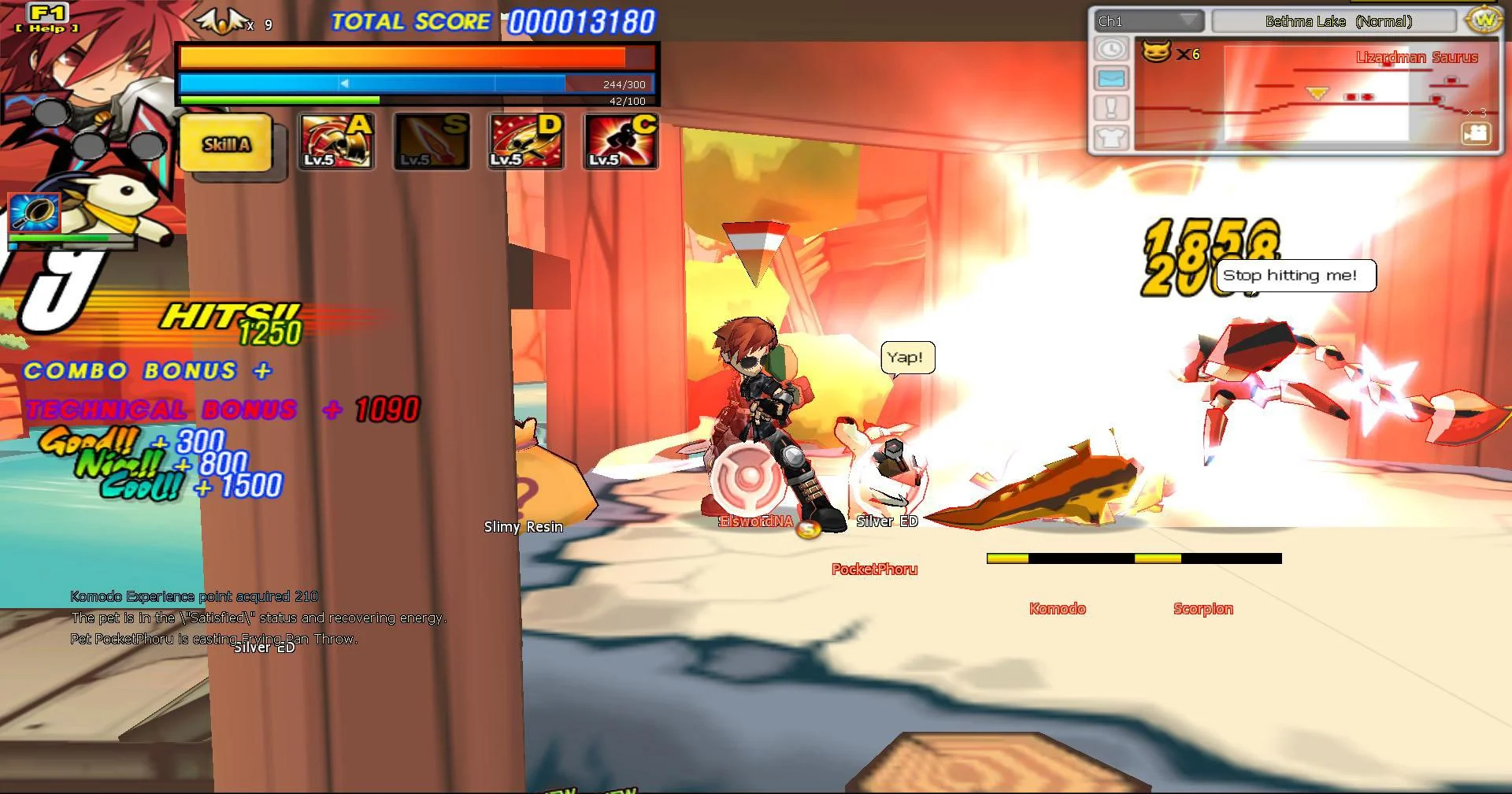Open the clock/time icon beside the minimap
Image resolution: width=1512 pixels, height=794 pixels.
[1110, 49]
